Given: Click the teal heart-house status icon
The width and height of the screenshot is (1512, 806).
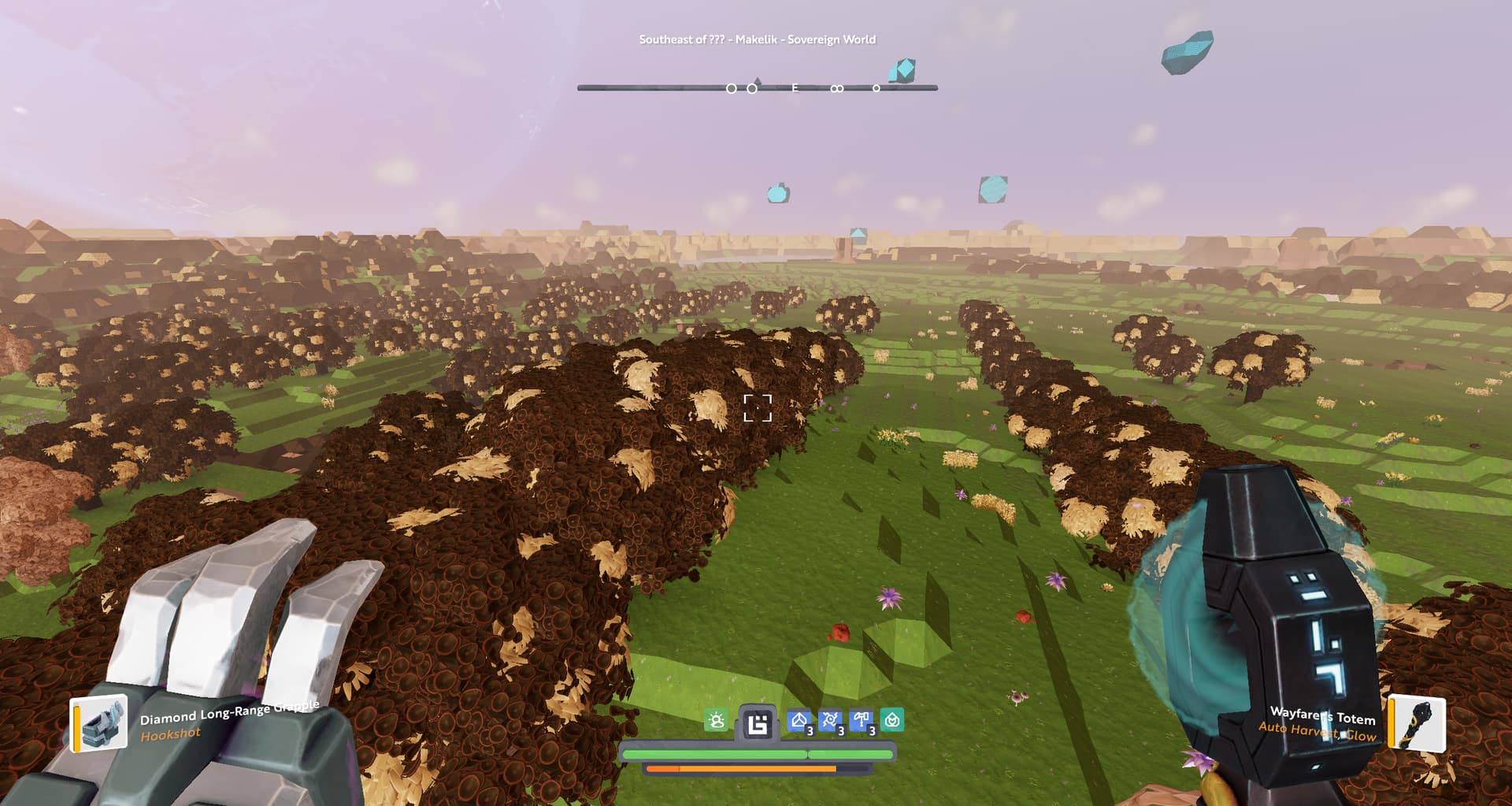Looking at the screenshot, I should (892, 720).
